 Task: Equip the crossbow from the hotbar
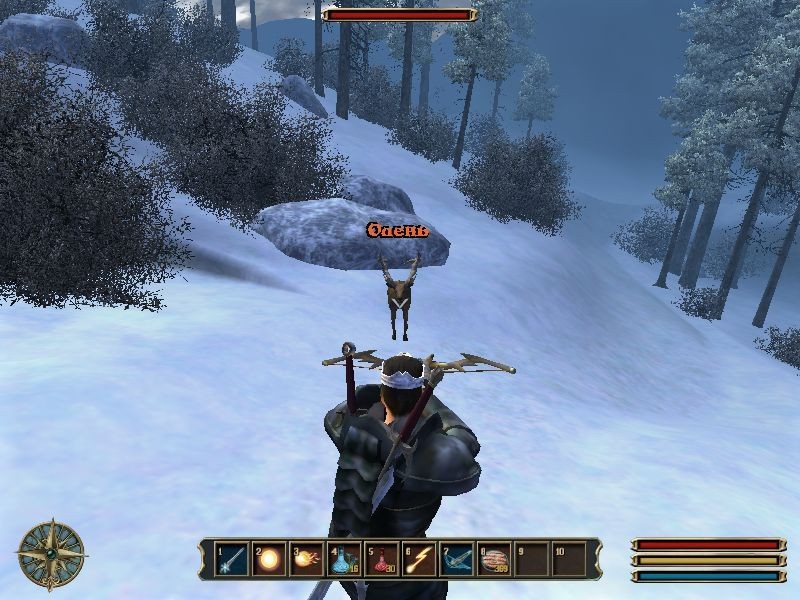457,559
